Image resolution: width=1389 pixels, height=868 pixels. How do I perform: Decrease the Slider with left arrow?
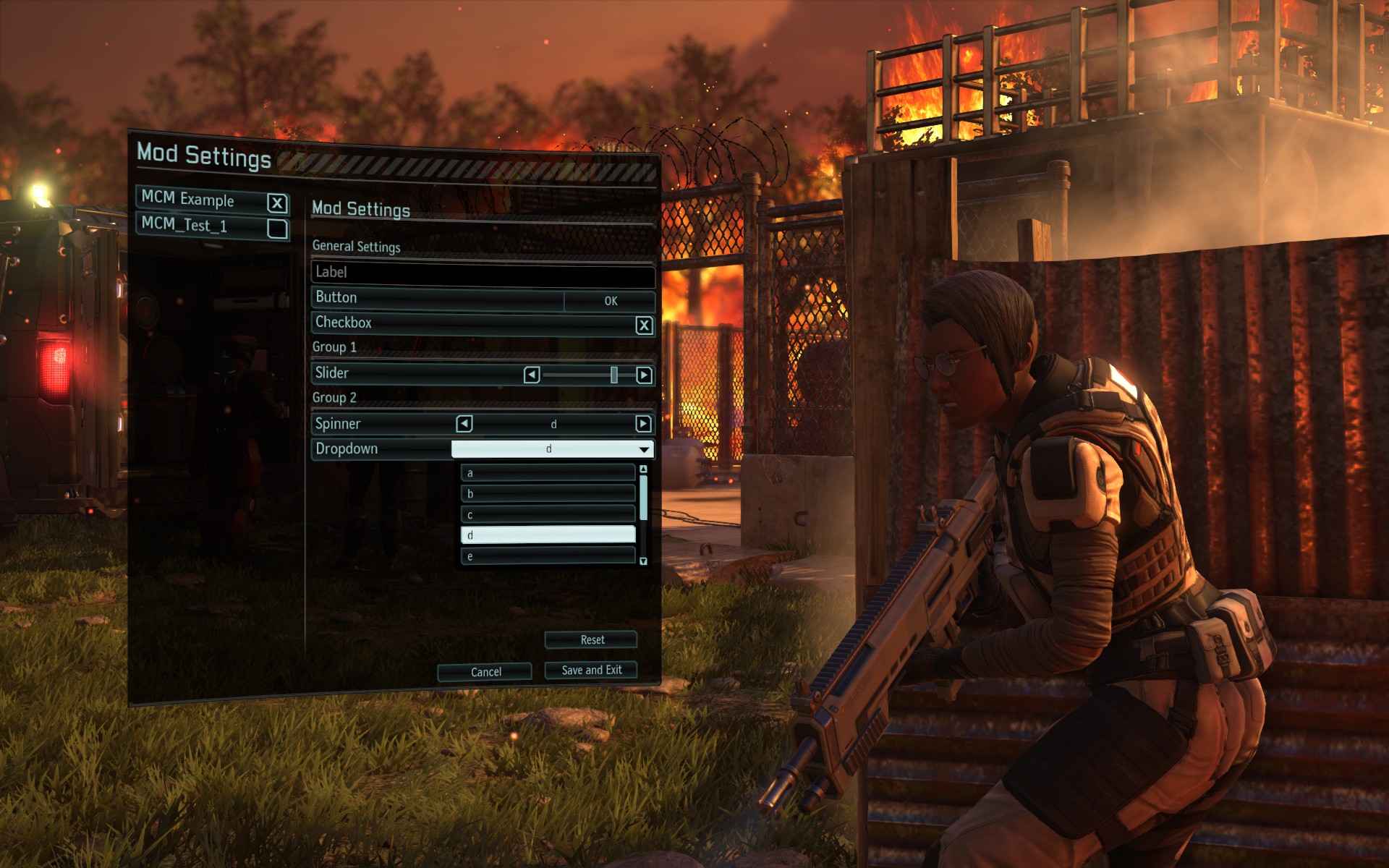[532, 375]
